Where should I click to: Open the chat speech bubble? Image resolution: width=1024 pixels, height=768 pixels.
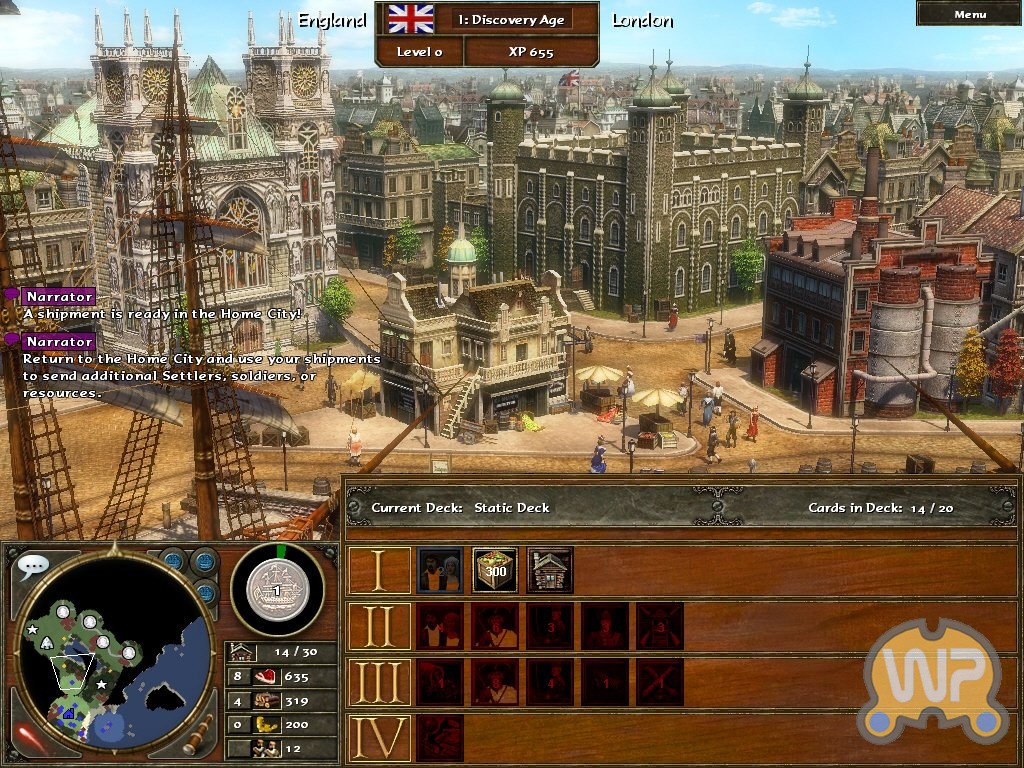coord(32,567)
